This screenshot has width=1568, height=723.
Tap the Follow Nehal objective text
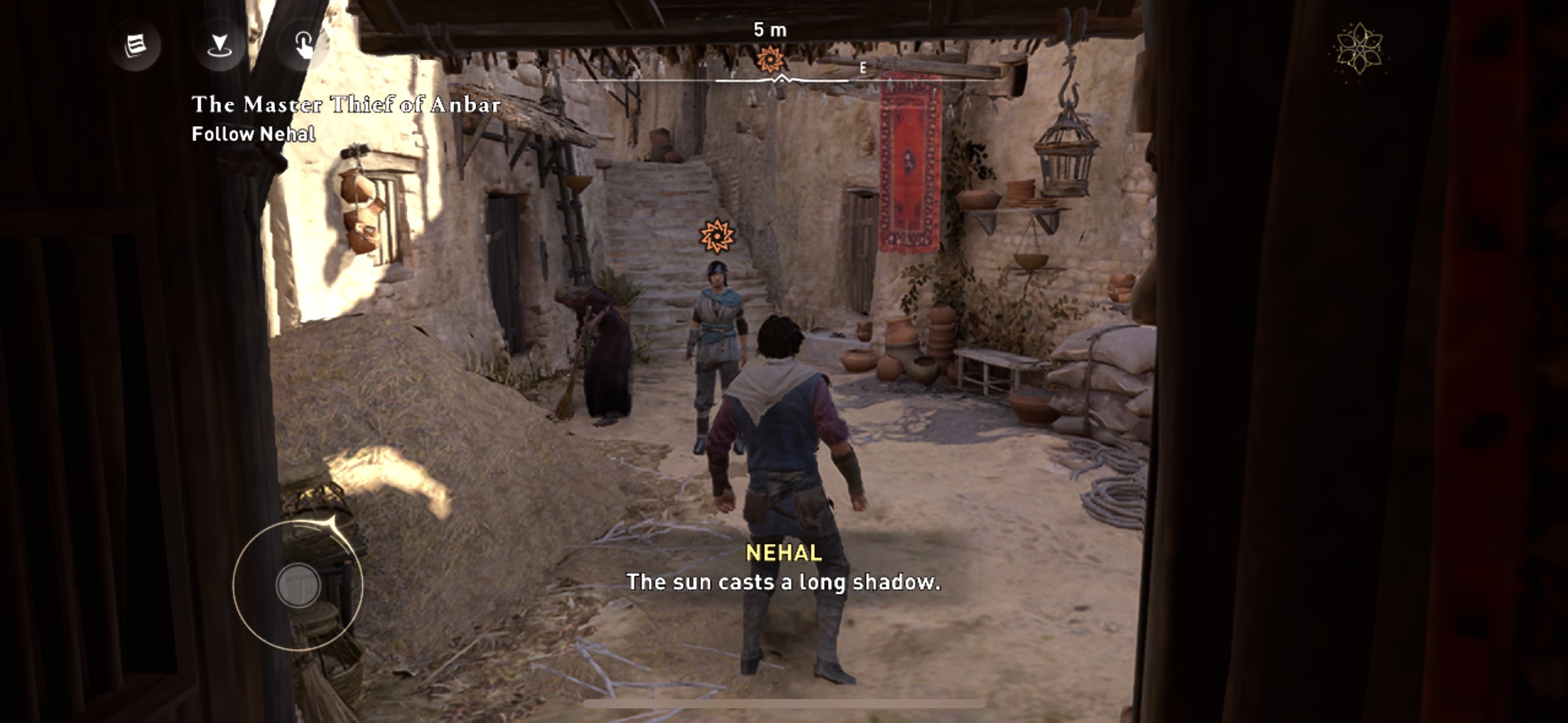[x=253, y=134]
